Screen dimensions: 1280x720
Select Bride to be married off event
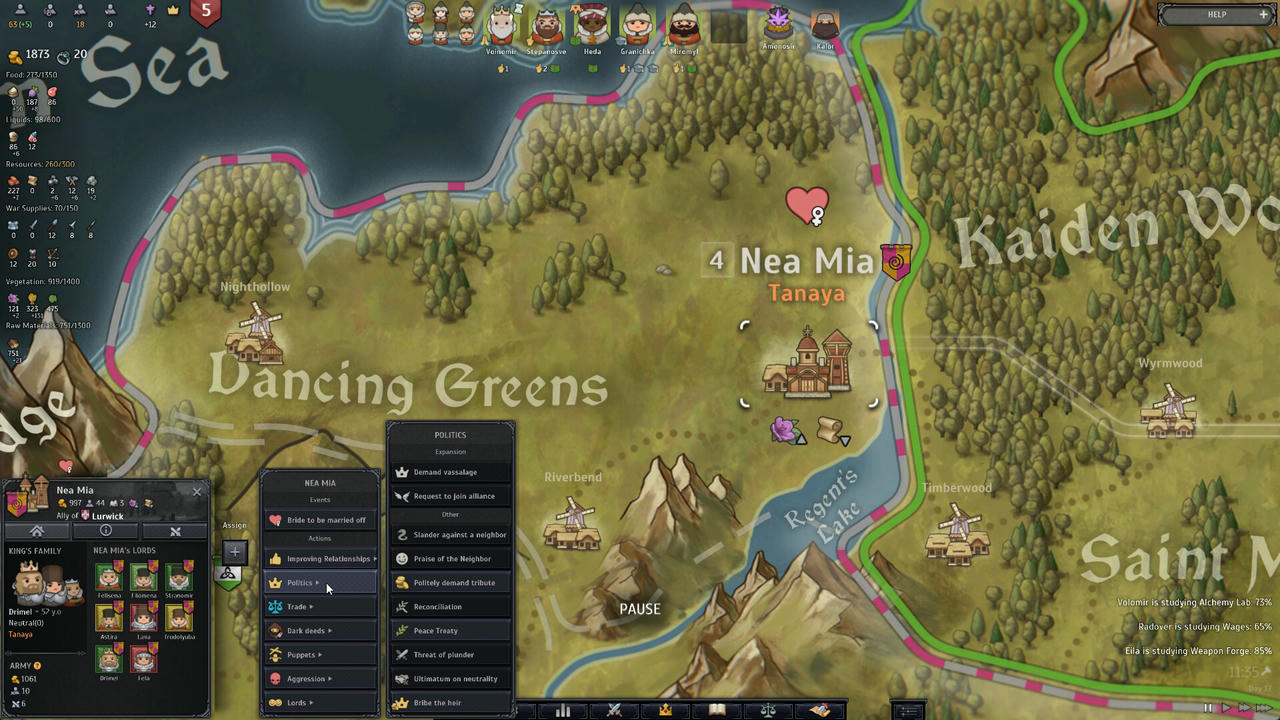(320, 520)
